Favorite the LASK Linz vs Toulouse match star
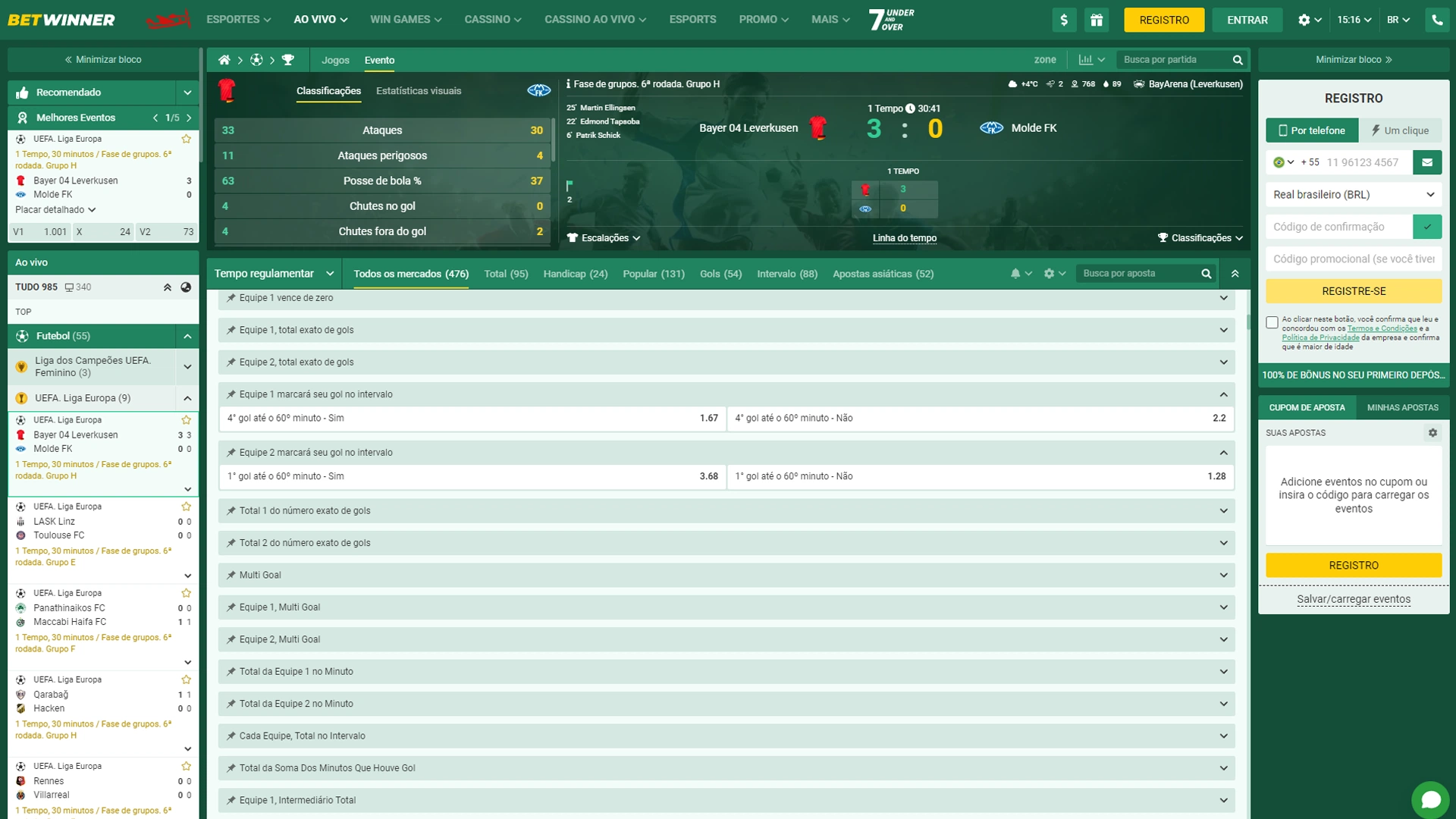Image resolution: width=1456 pixels, height=819 pixels. coord(186,506)
